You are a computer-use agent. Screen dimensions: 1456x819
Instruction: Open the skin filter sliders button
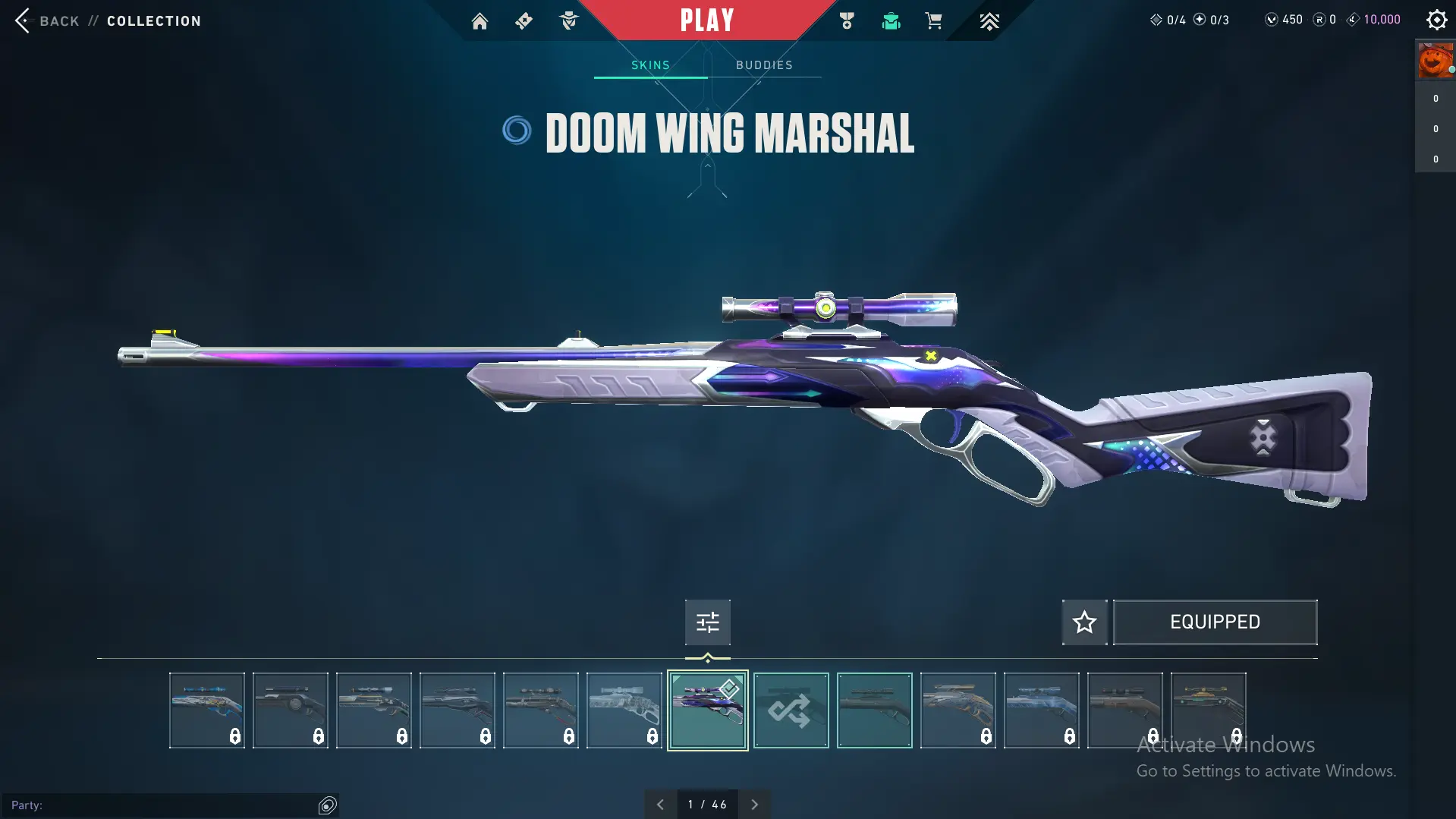[707, 622]
